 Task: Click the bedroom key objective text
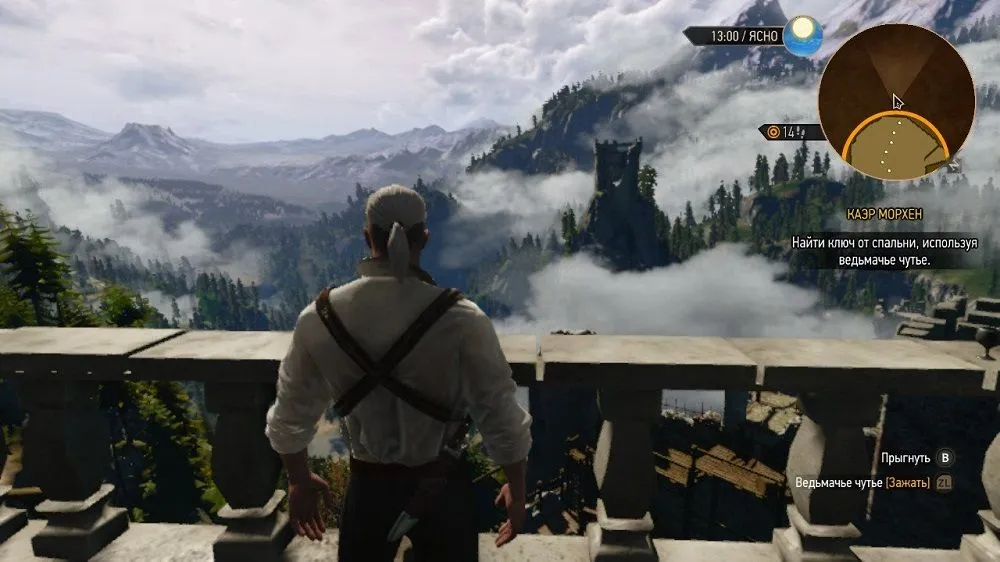[x=884, y=251]
